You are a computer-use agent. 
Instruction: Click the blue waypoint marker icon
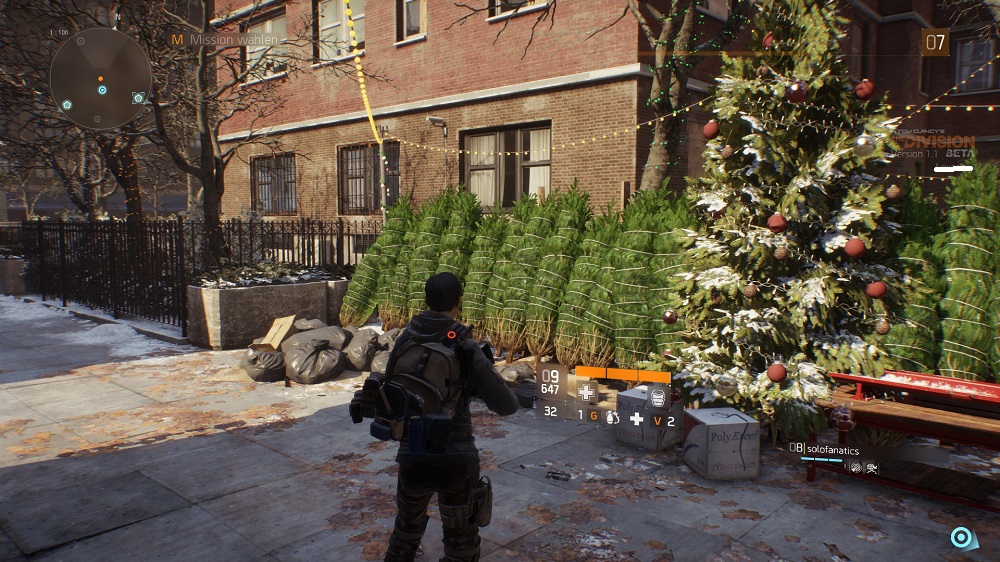click(x=962, y=537)
